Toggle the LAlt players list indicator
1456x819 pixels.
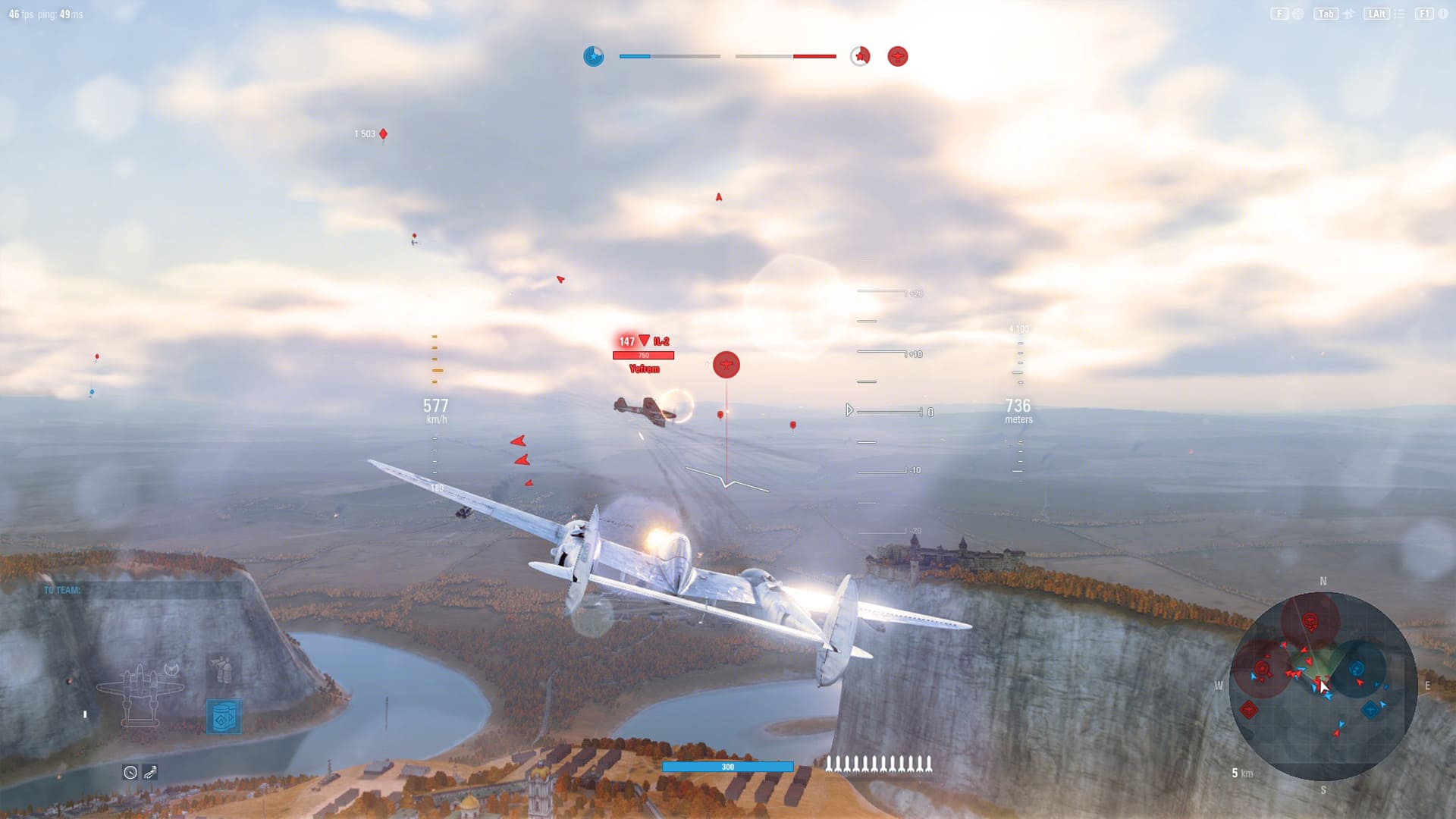click(1377, 13)
